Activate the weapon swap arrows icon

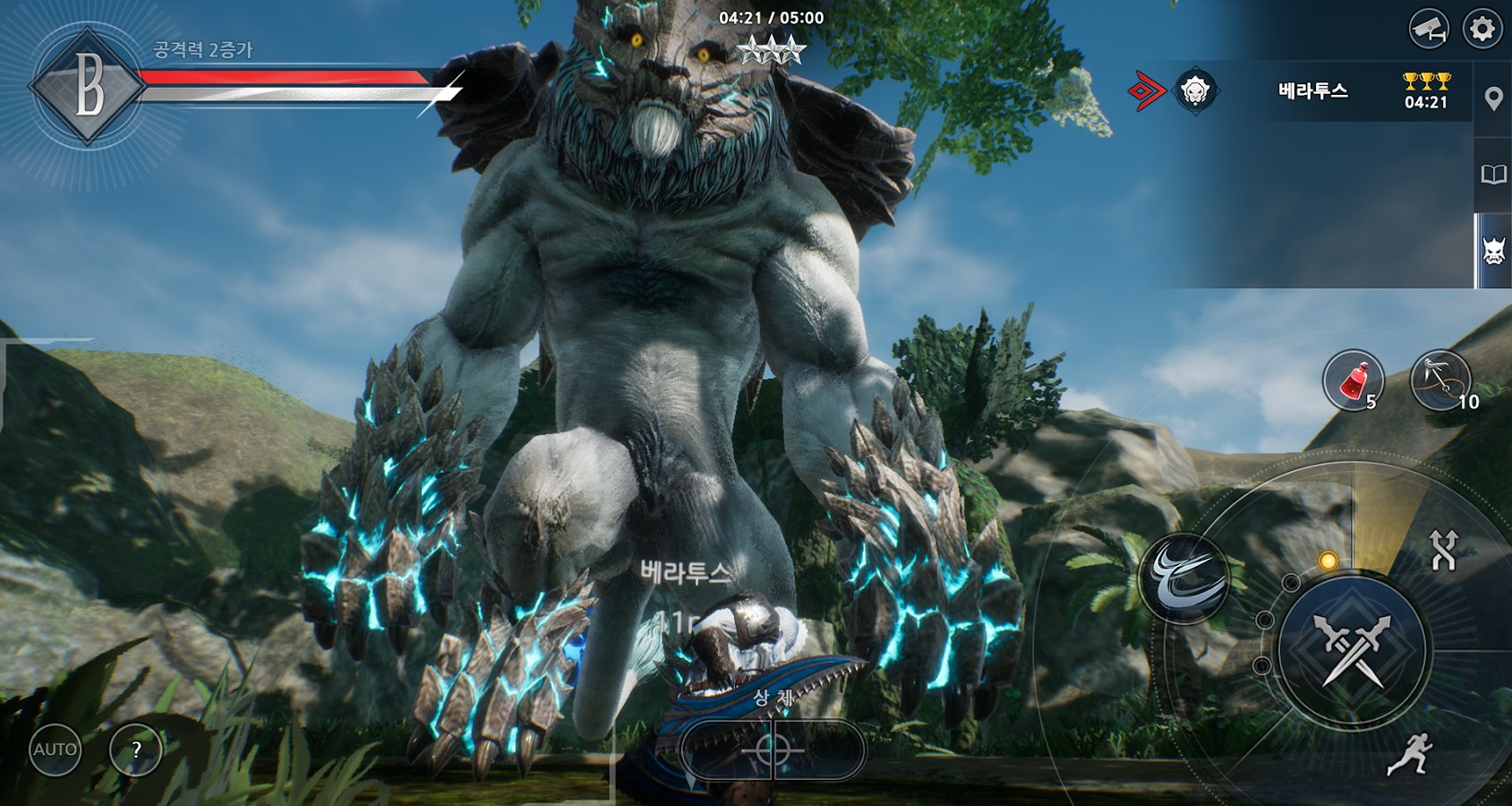[1443, 550]
